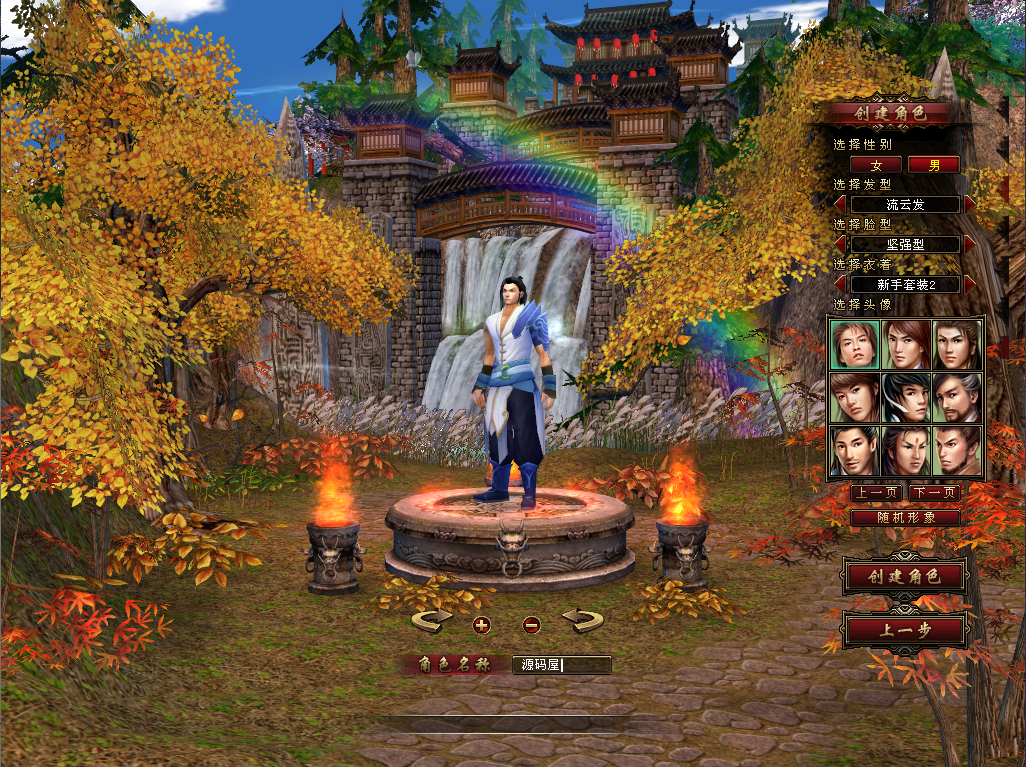
Task: Pick the highlighted green-bordered portrait
Action: [854, 345]
